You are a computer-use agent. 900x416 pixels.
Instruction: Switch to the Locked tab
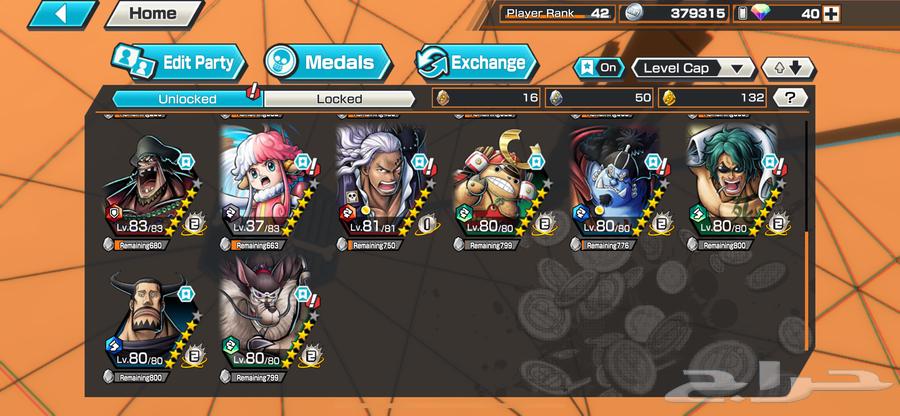(x=339, y=98)
